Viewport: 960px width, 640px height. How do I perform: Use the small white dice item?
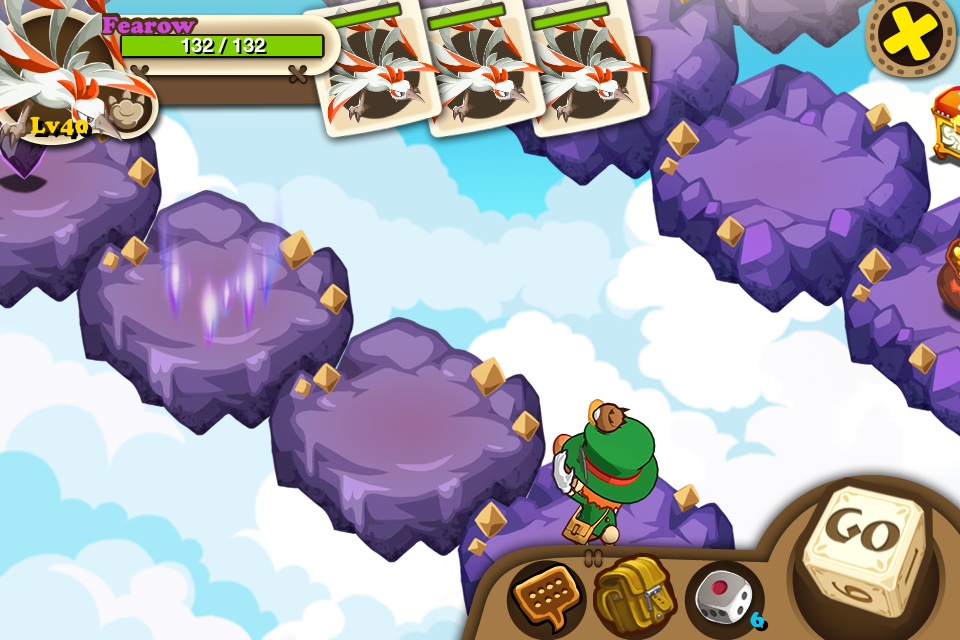pyautogui.click(x=723, y=598)
